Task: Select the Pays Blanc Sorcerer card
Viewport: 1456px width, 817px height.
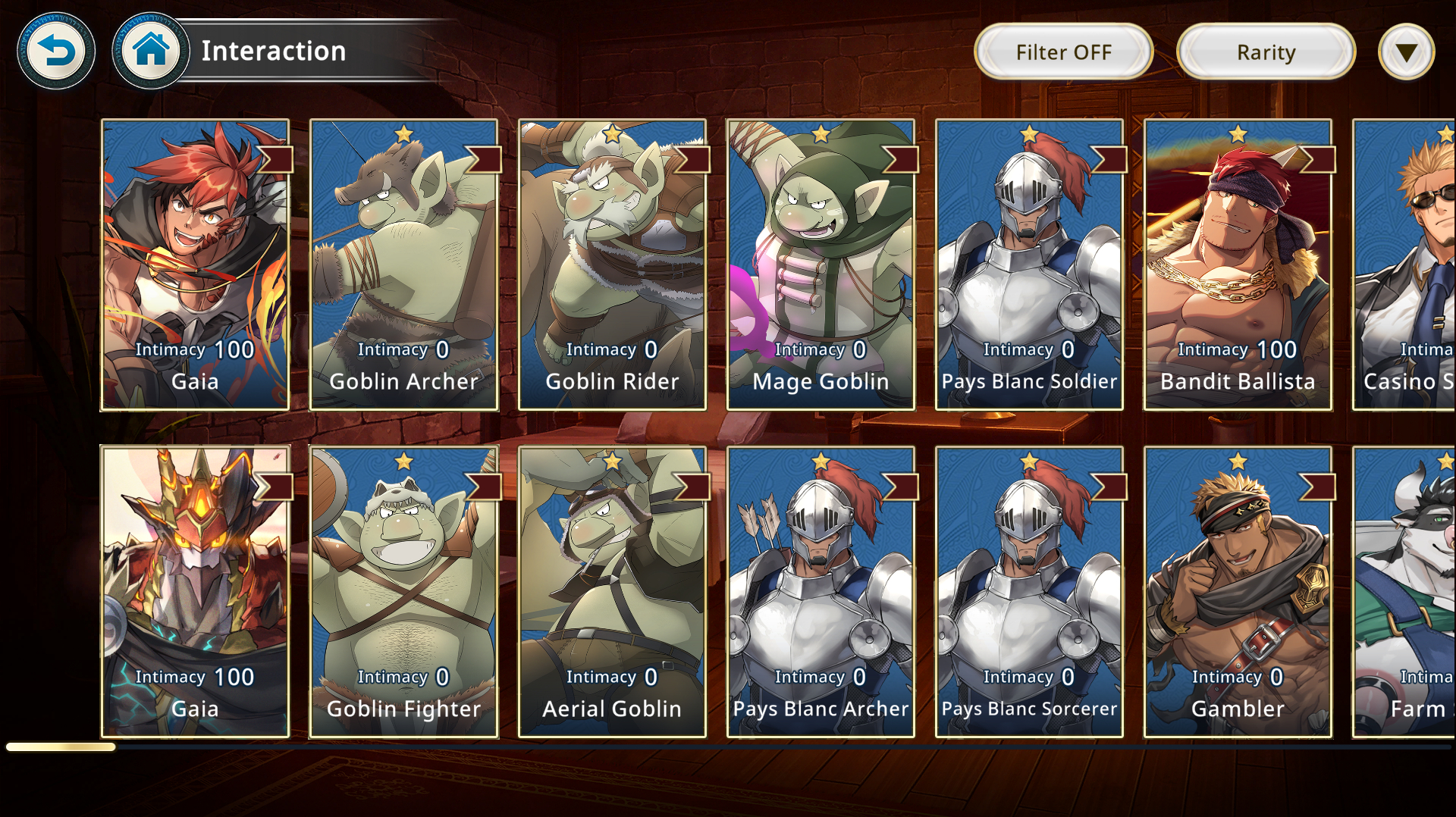Action: tap(1029, 592)
